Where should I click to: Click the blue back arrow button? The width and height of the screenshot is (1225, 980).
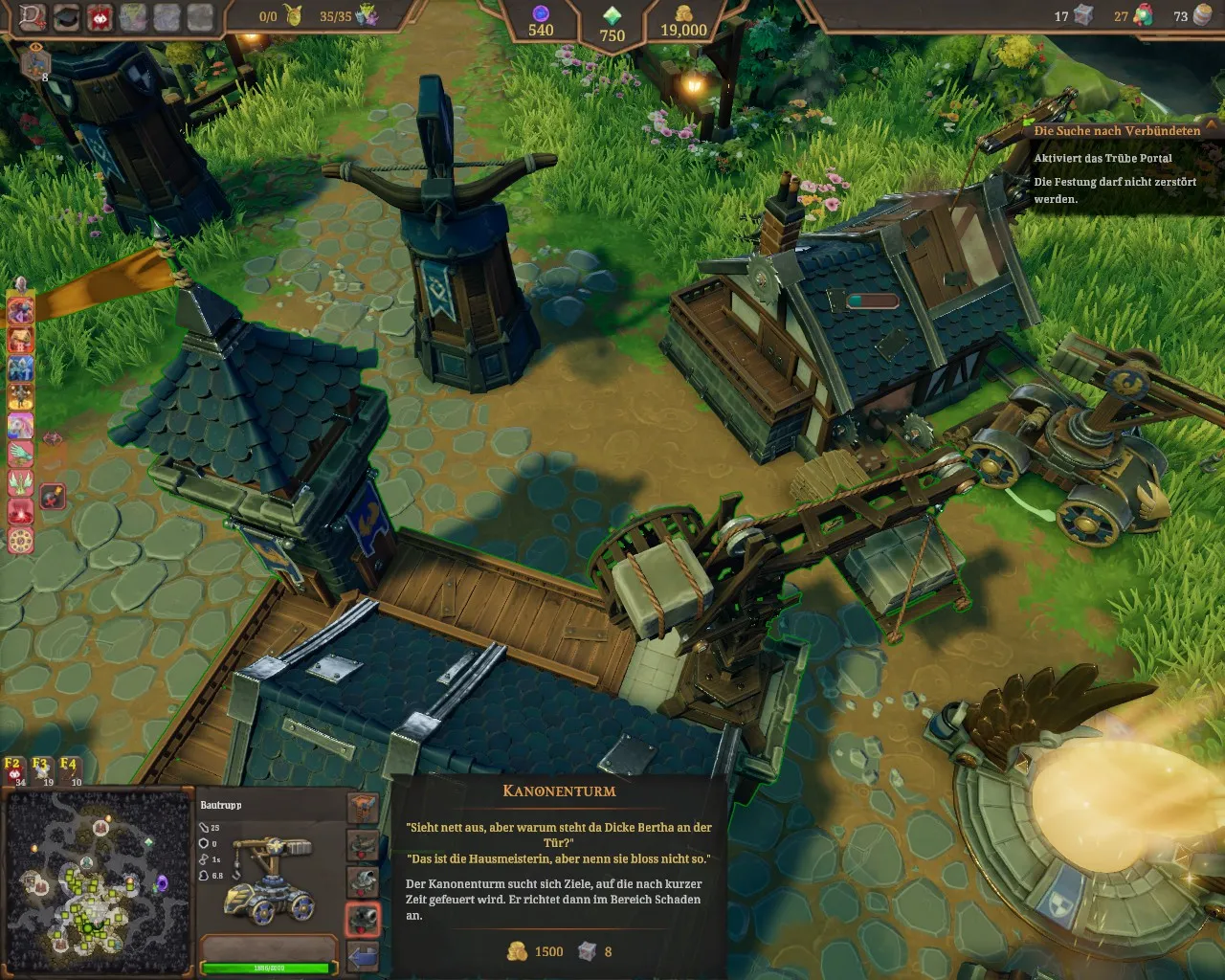pyautogui.click(x=363, y=956)
